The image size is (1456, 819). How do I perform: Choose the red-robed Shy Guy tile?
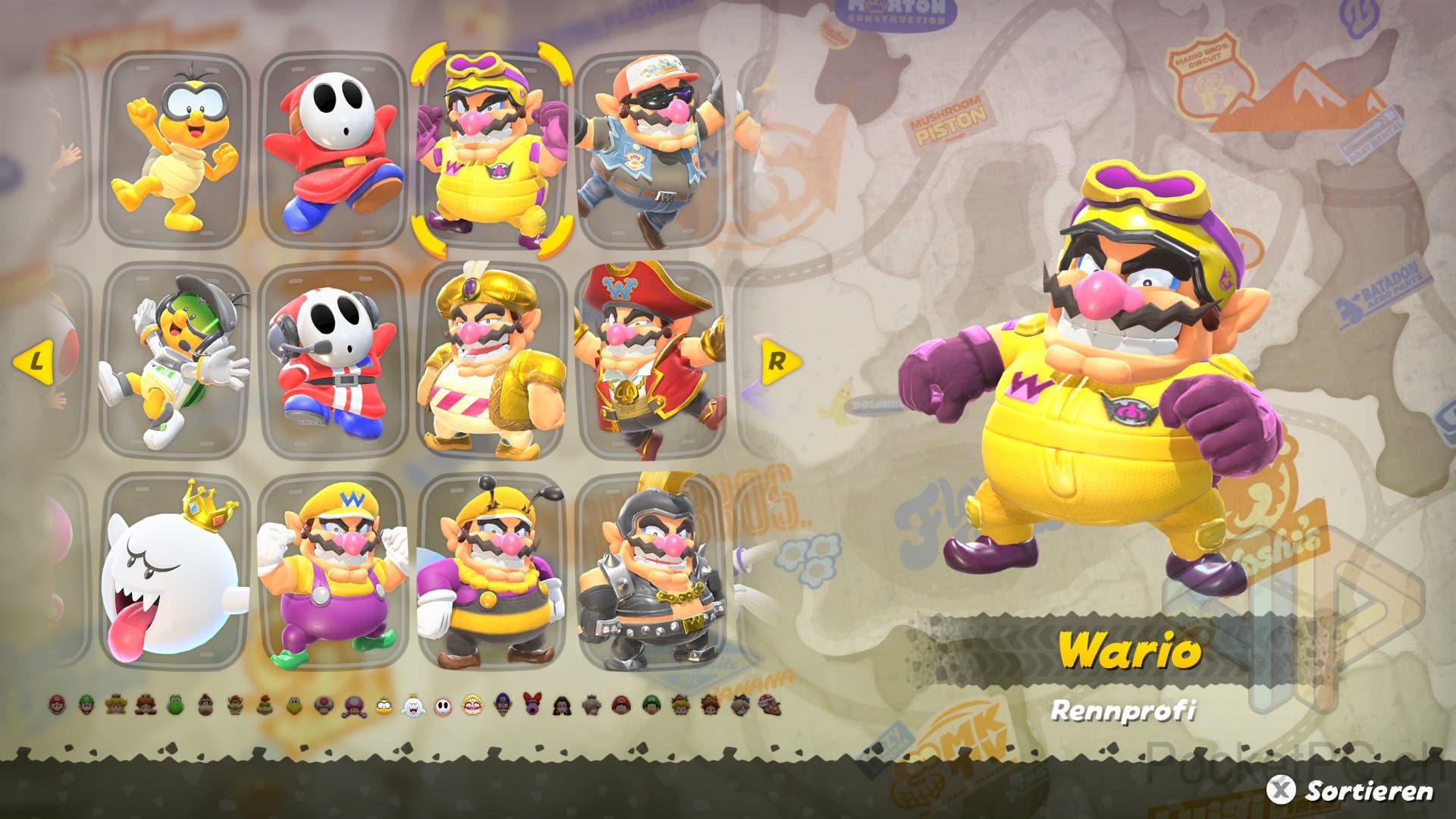pyautogui.click(x=334, y=149)
